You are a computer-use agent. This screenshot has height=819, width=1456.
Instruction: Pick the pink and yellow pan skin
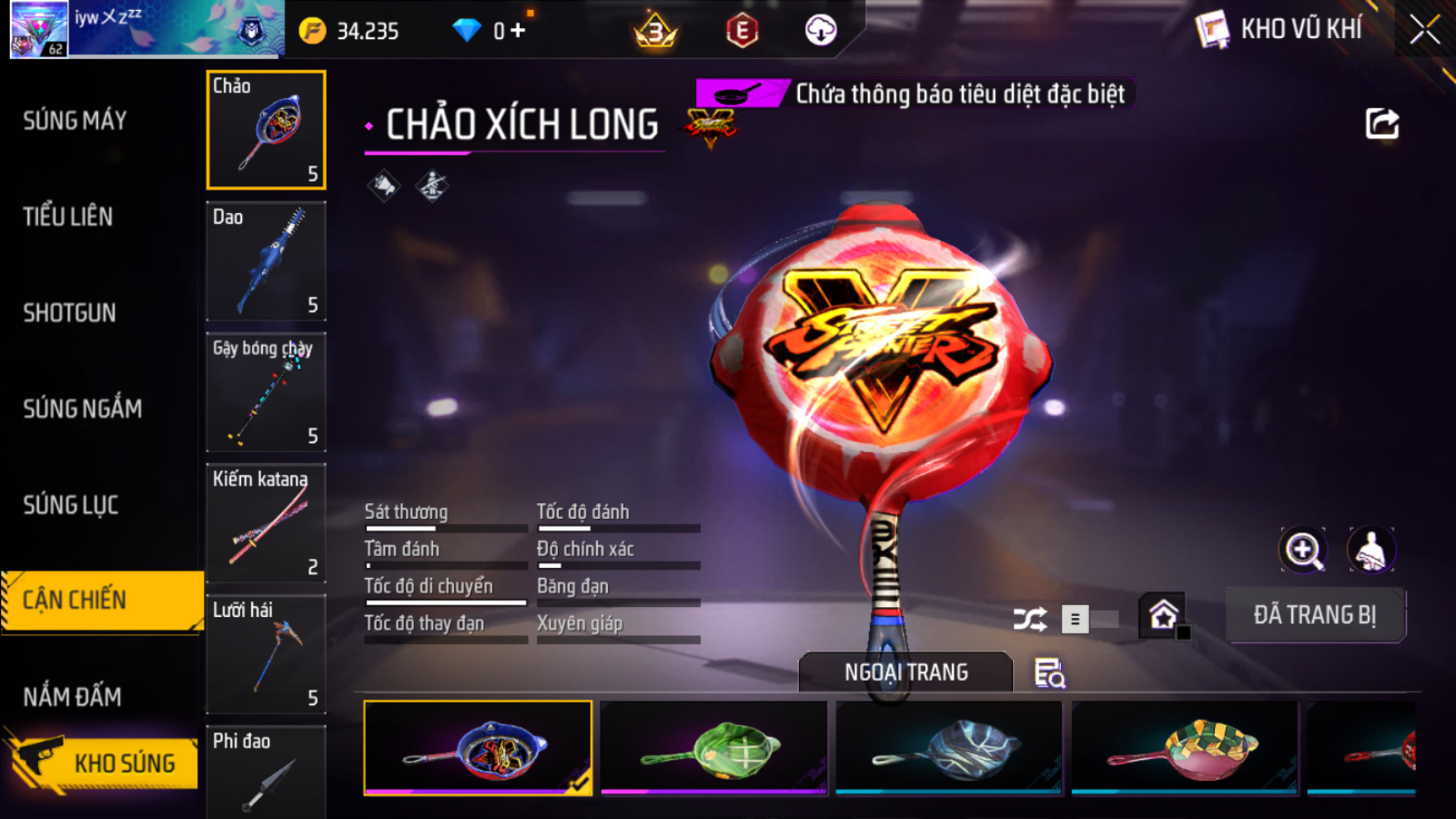coord(1184,747)
